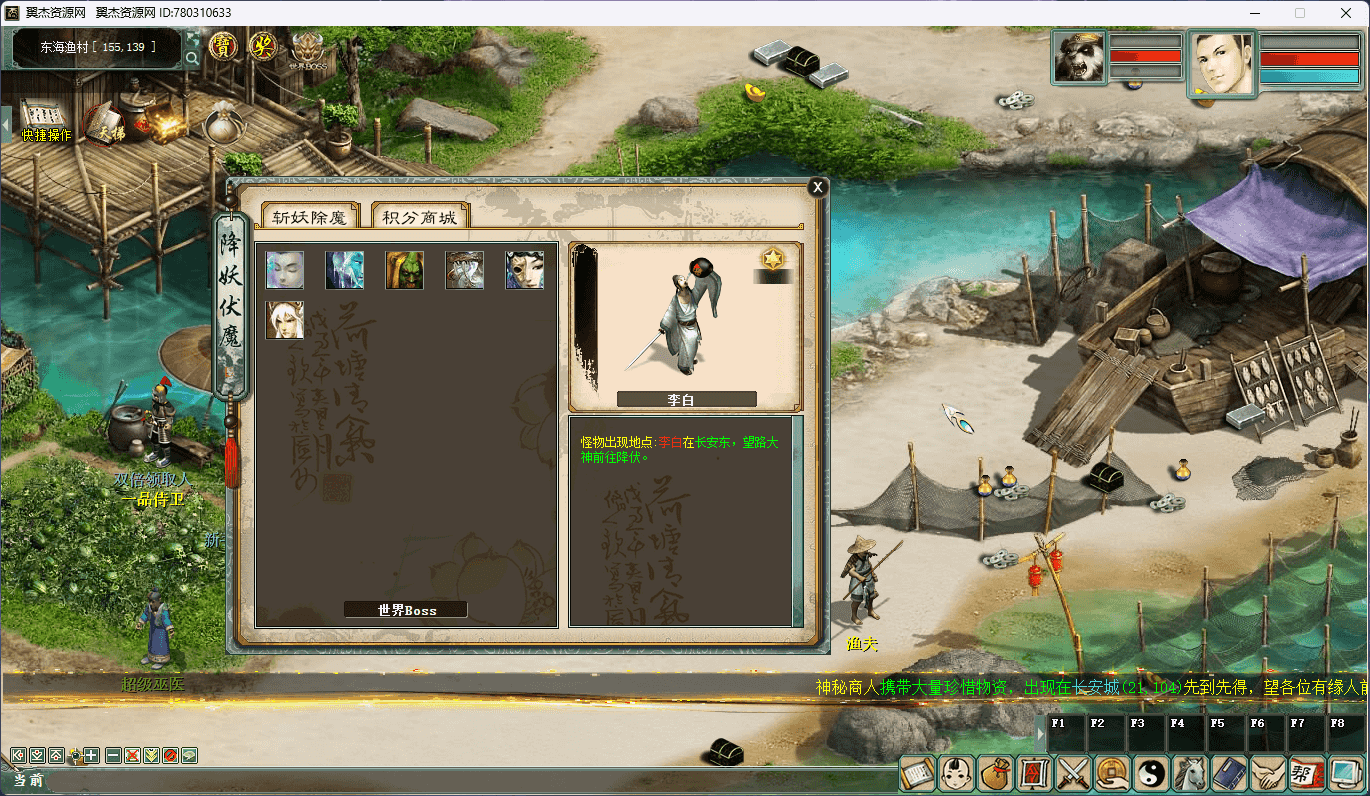Select the white-haired boss portrait
The width and height of the screenshot is (1370, 796).
click(285, 320)
